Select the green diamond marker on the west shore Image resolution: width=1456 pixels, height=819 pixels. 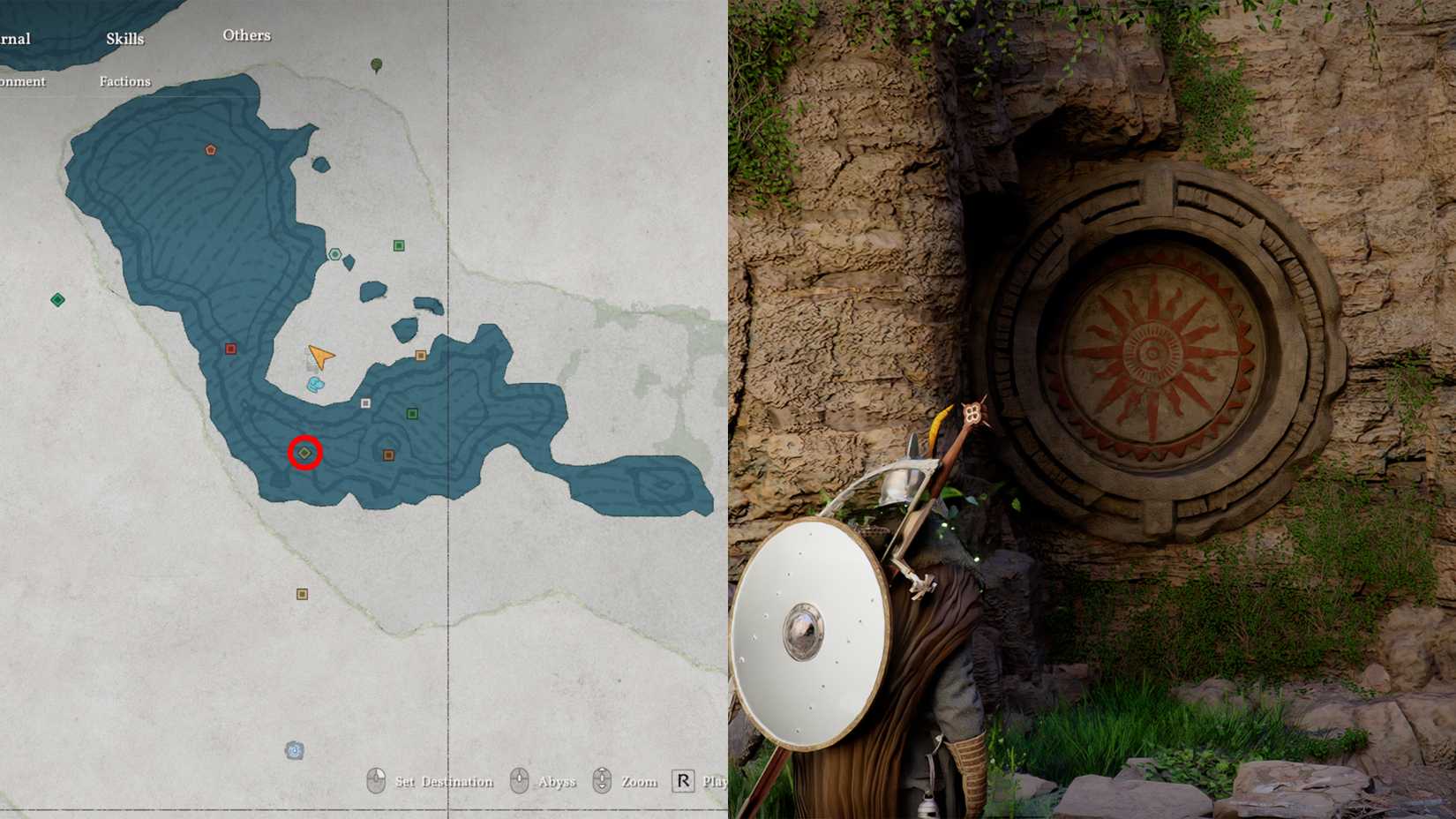point(58,299)
